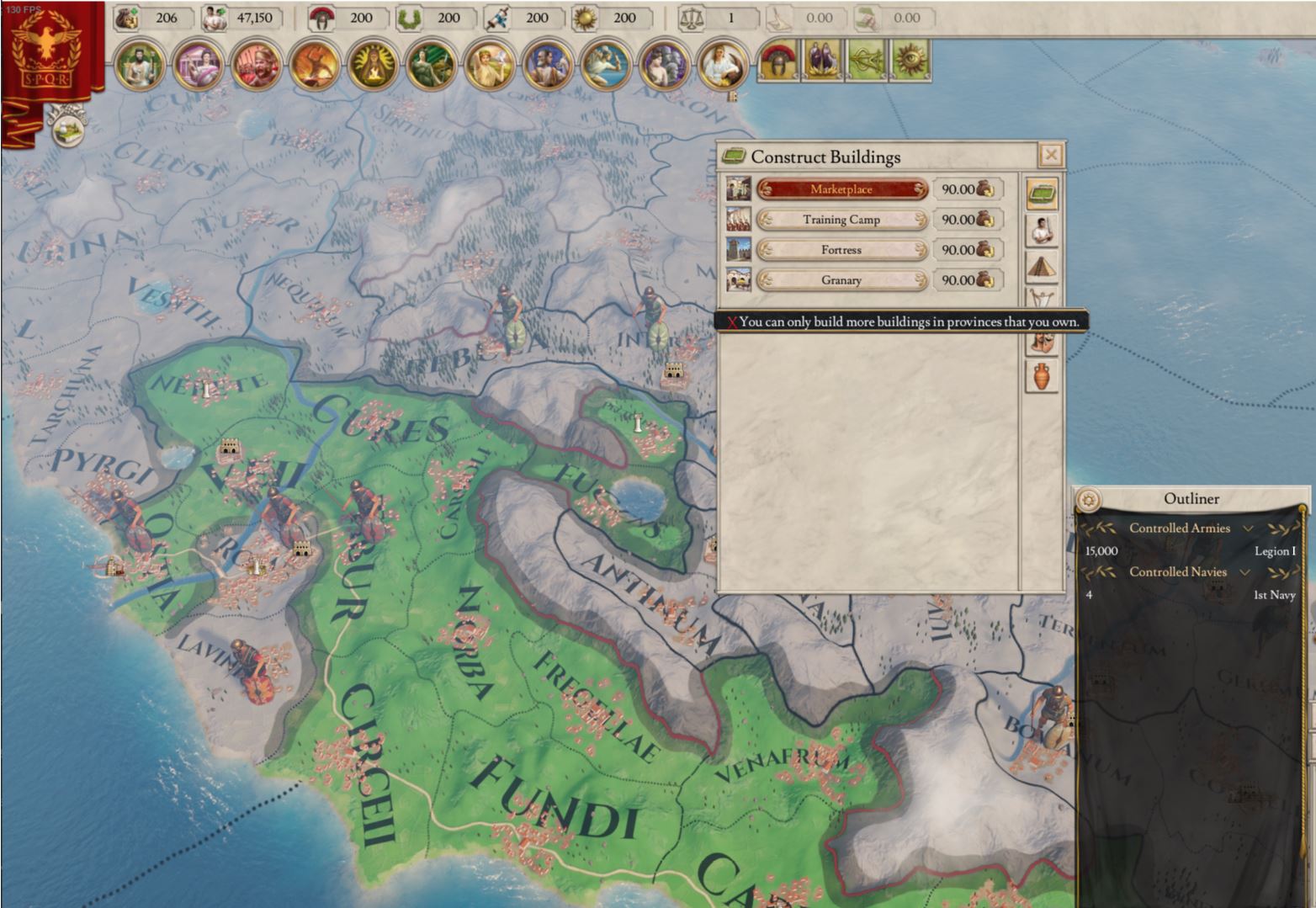Switch to the pyramid tab
The height and width of the screenshot is (908, 1316).
coord(1042,268)
